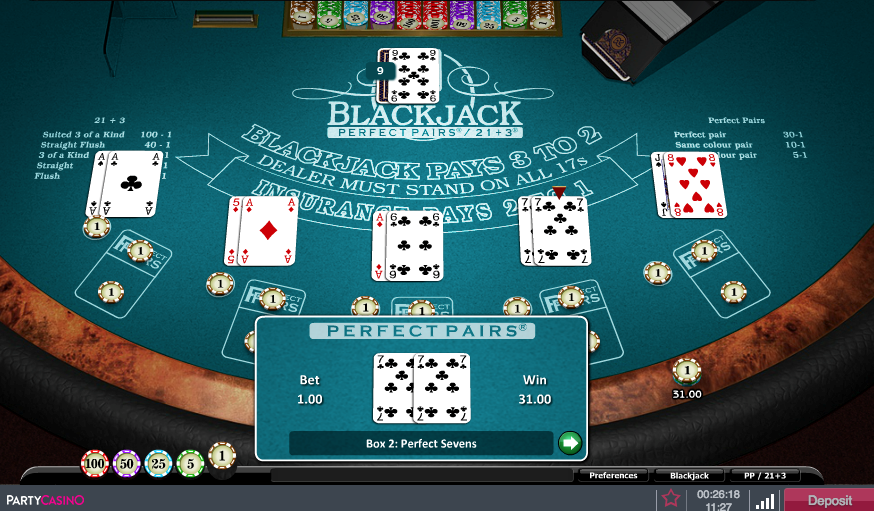Pick the blue 25 chip

tap(158, 464)
